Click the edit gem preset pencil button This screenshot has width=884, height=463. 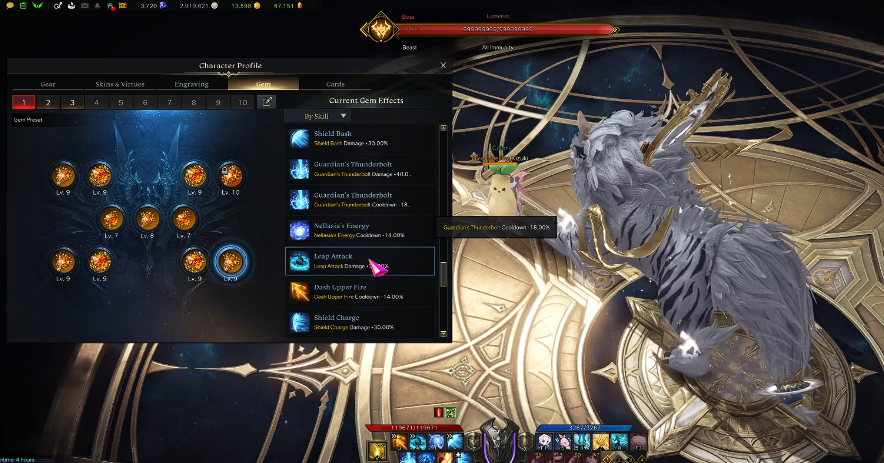[x=267, y=102]
